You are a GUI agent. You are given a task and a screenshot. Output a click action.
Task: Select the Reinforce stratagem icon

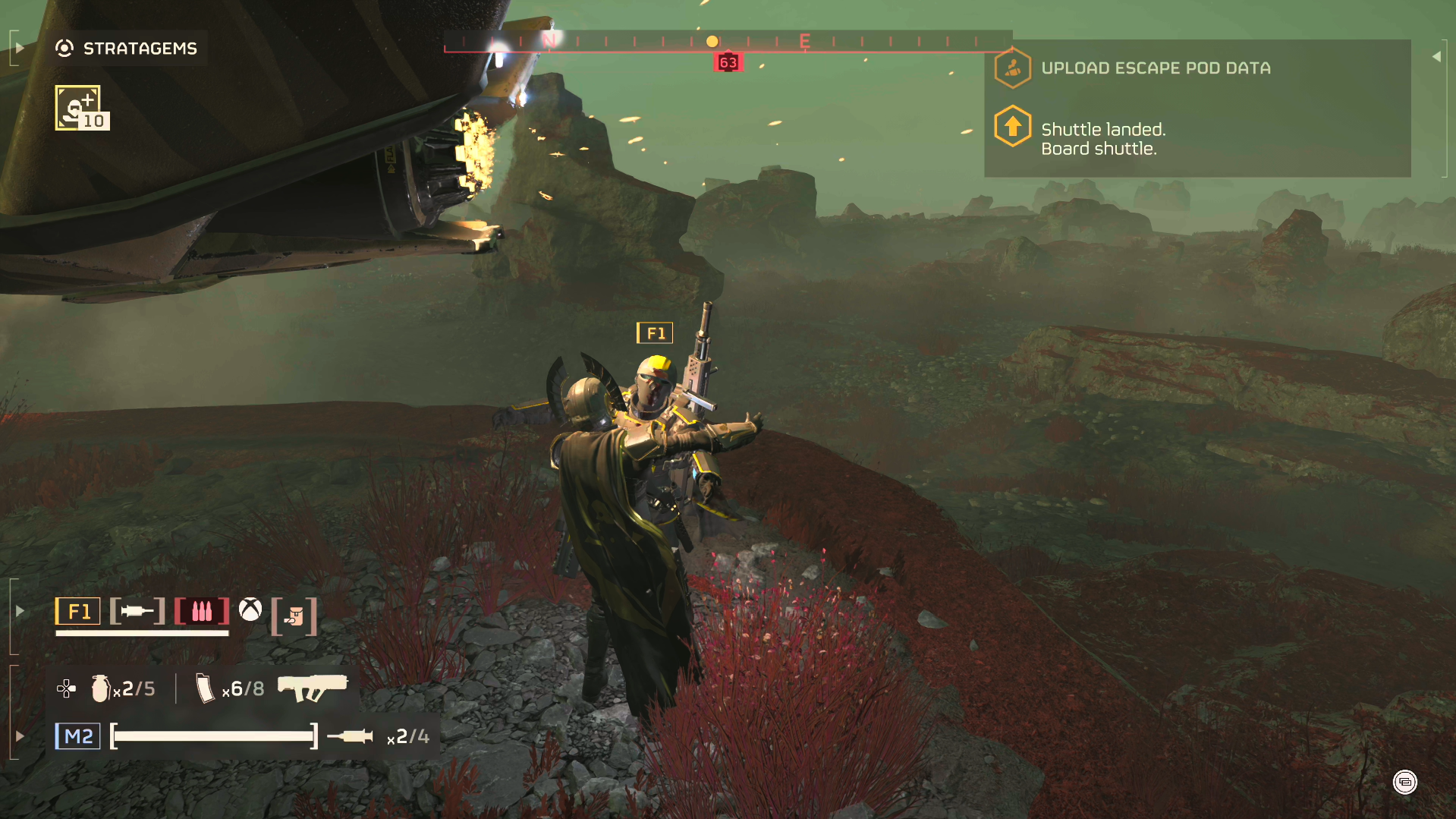pyautogui.click(x=78, y=107)
